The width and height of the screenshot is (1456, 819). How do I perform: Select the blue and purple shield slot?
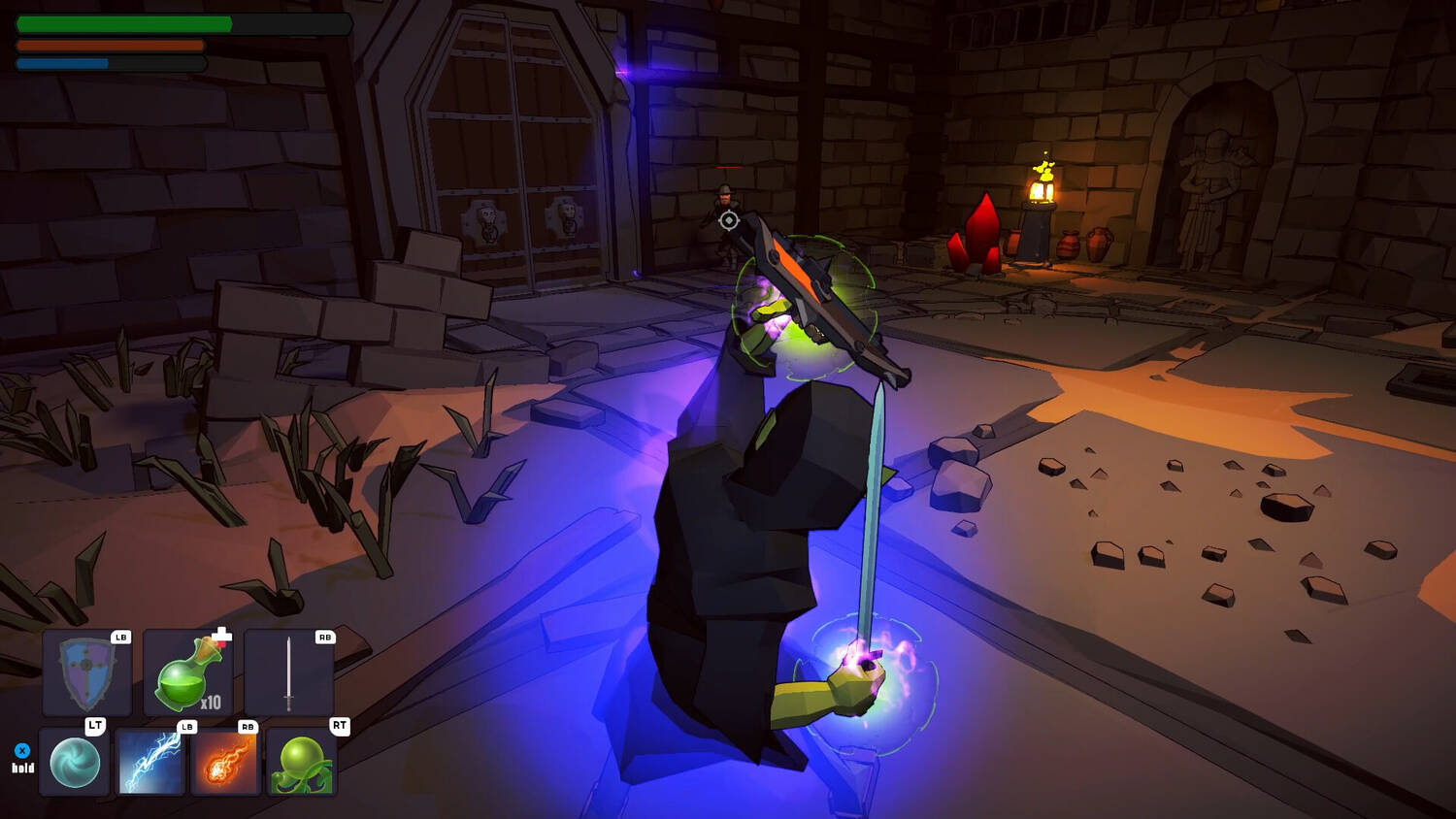(x=87, y=672)
